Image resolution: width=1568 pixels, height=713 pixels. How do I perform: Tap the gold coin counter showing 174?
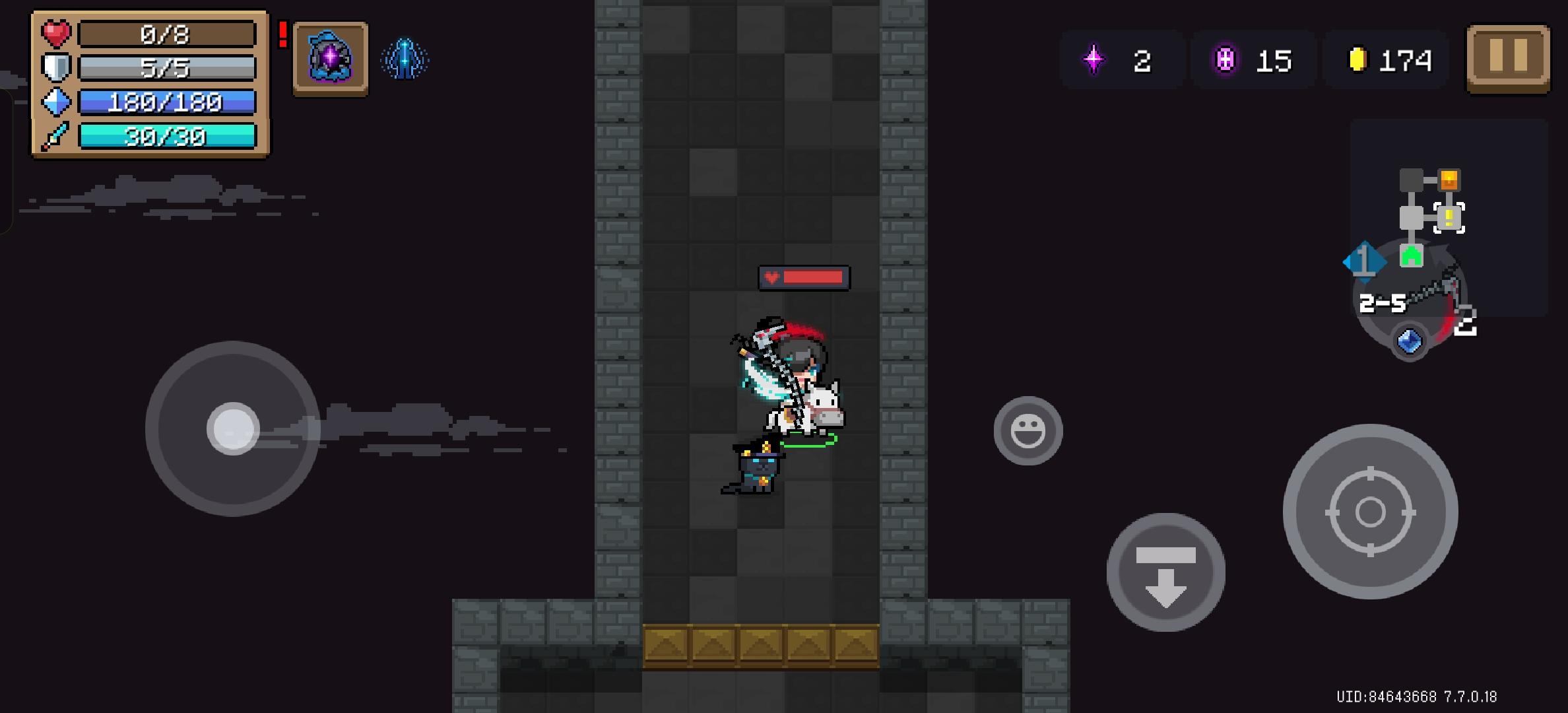tap(1383, 61)
